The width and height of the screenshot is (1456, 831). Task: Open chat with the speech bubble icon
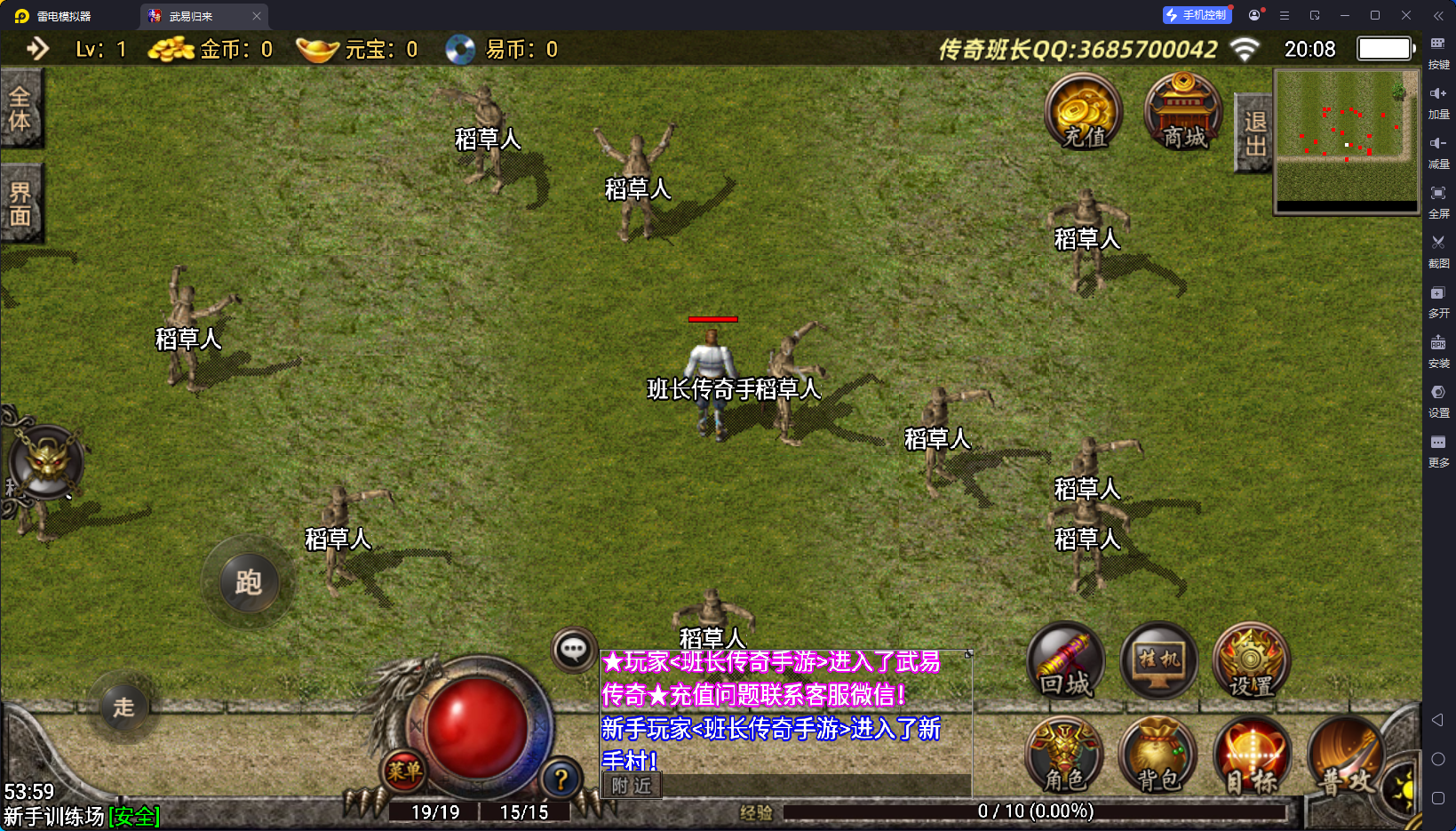coord(573,650)
